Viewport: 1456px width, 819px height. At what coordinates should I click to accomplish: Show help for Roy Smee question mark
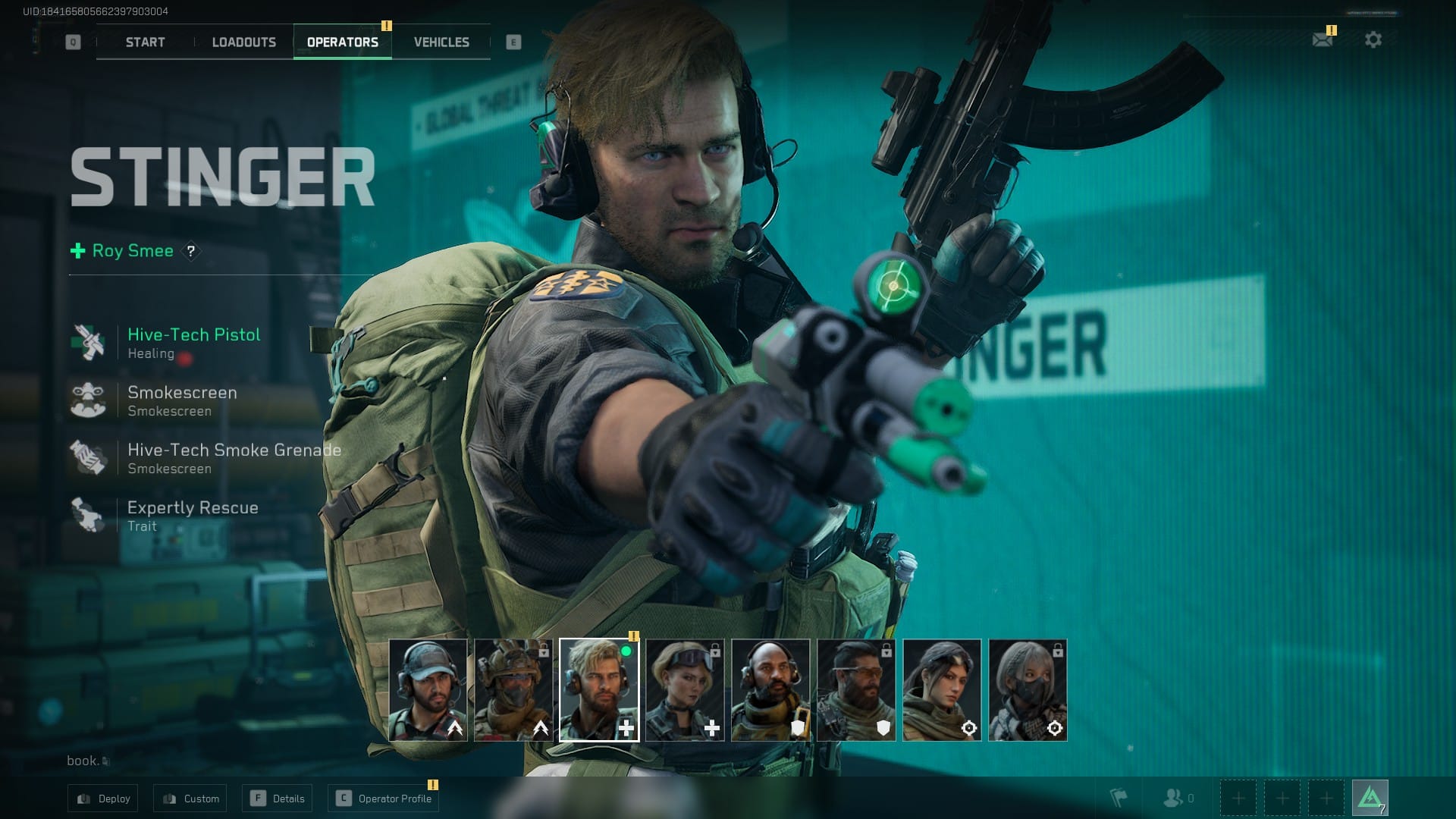click(x=191, y=250)
